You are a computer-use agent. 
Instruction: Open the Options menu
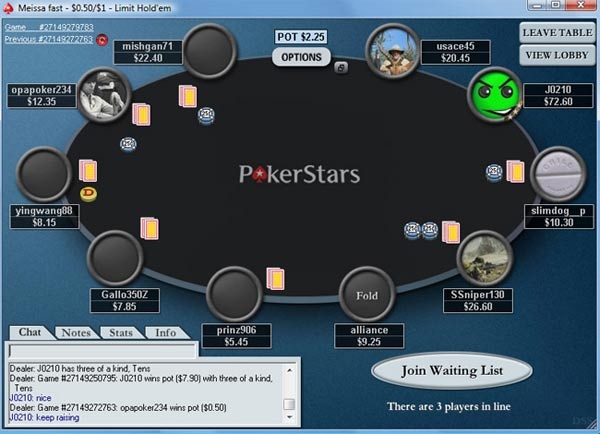[x=301, y=57]
